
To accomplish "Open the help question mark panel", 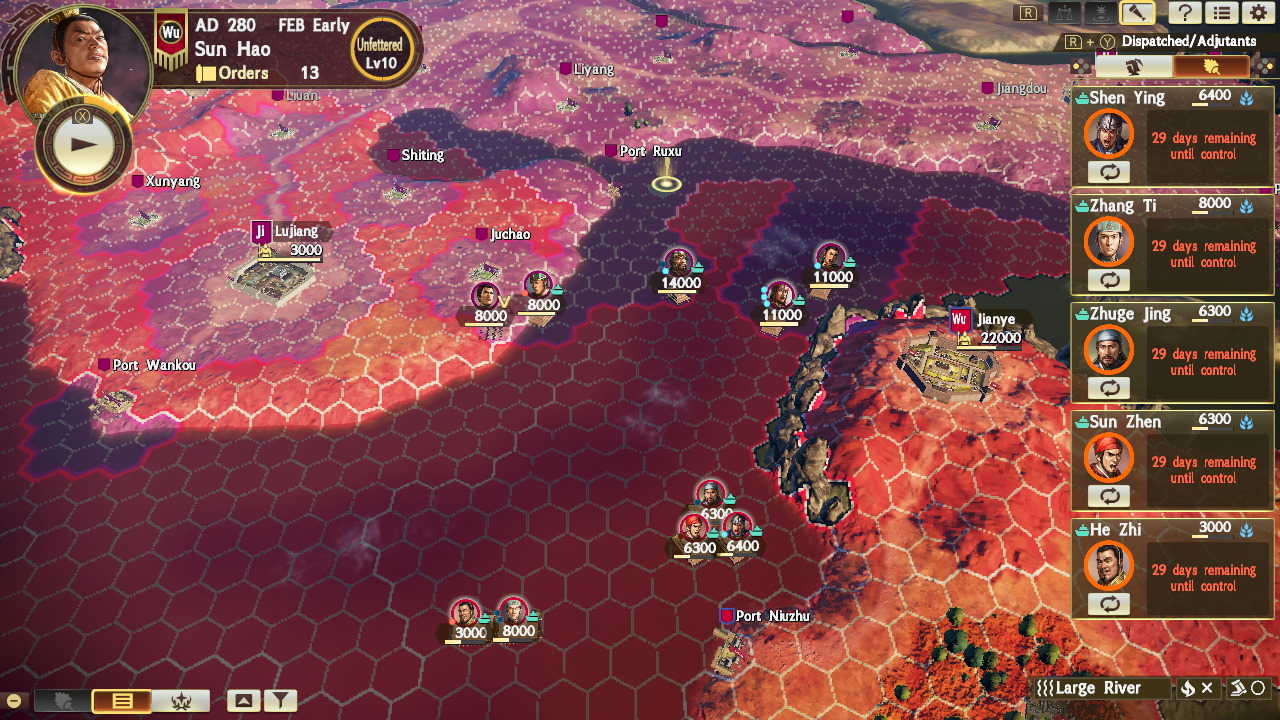I will point(1186,13).
